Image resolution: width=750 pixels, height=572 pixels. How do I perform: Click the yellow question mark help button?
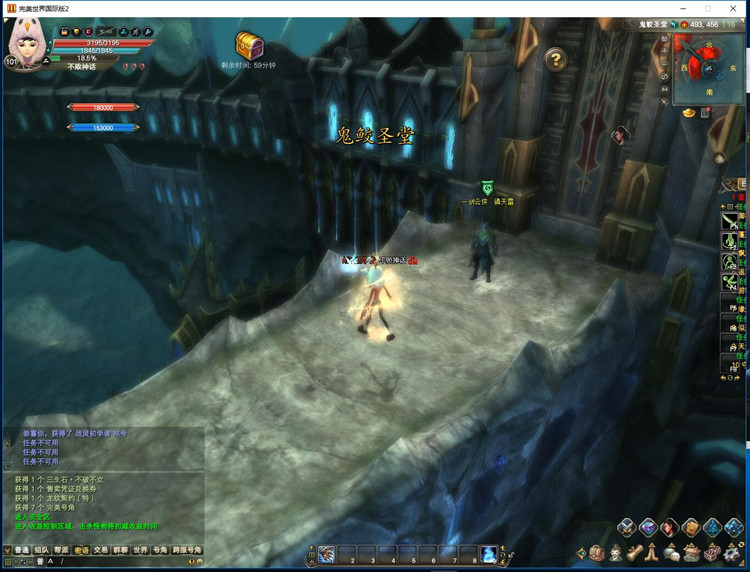point(555,60)
